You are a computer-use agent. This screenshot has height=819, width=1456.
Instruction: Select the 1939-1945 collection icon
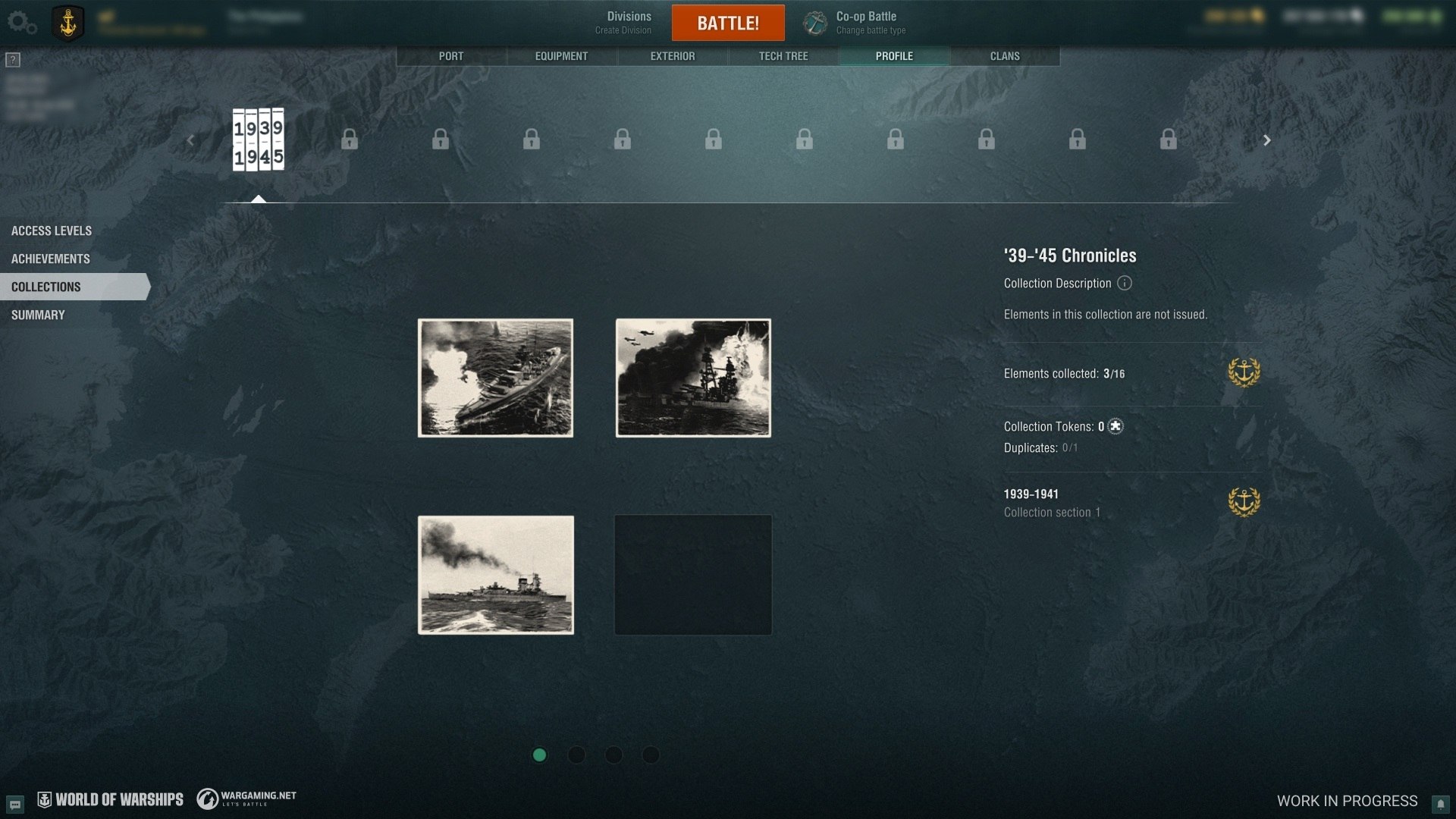pyautogui.click(x=258, y=140)
